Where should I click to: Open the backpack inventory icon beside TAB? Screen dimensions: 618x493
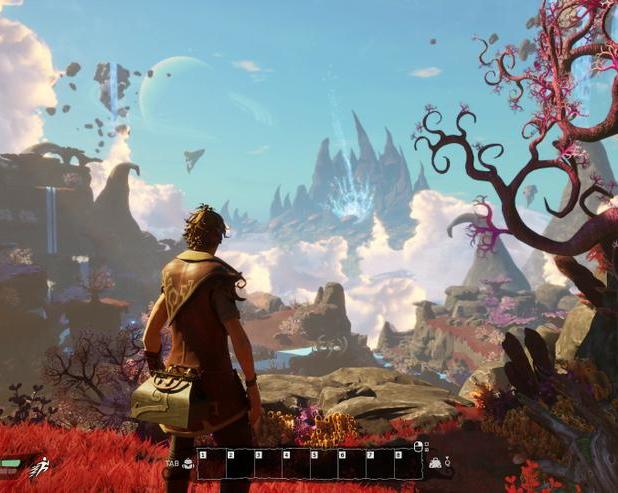pos(188,463)
